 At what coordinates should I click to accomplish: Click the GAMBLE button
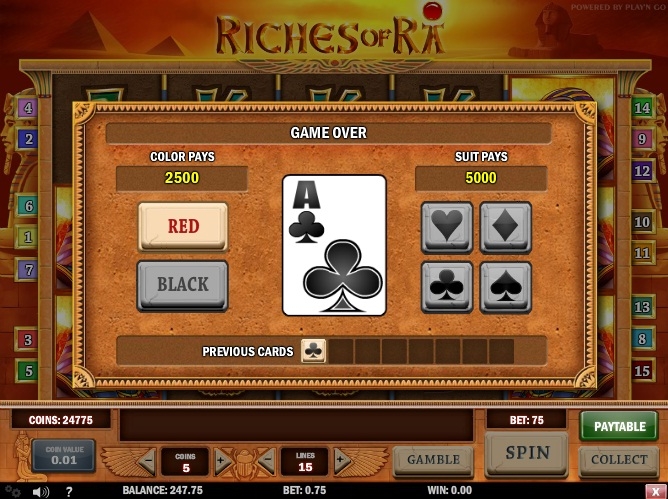(x=433, y=460)
